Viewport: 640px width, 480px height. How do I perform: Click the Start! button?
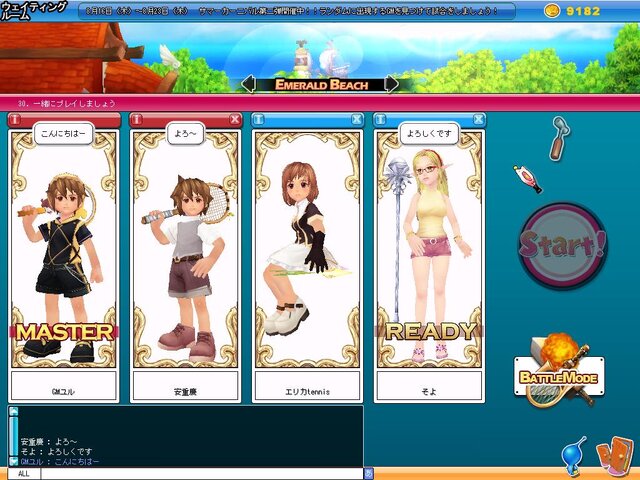563,244
